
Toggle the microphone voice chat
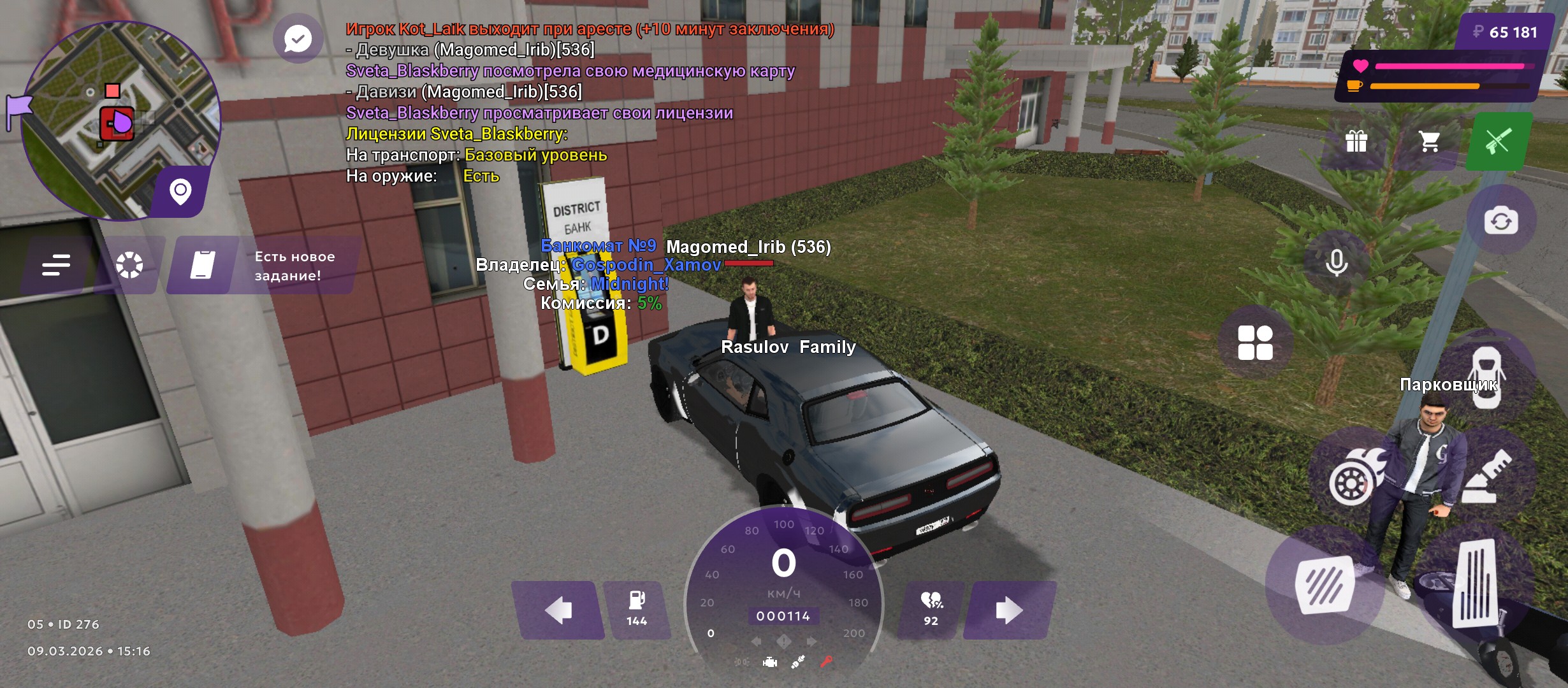1336,262
